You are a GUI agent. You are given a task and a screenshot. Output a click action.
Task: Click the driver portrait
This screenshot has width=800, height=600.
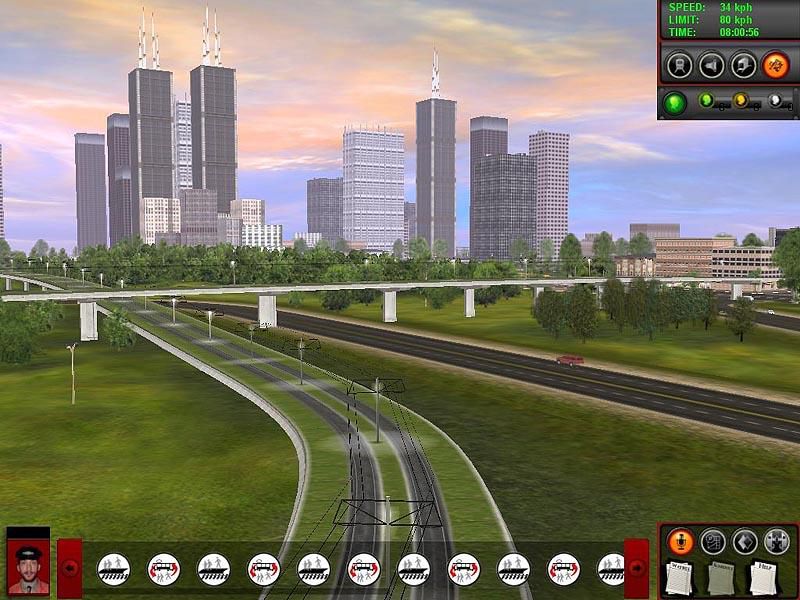point(28,568)
